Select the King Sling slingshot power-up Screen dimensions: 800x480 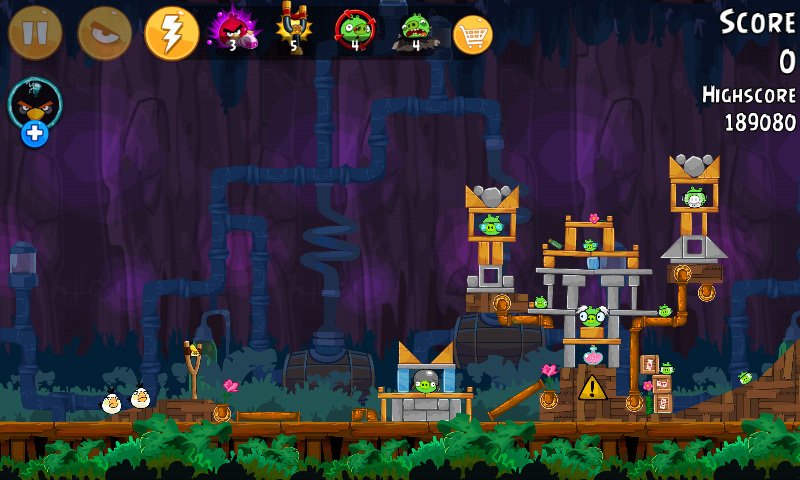coord(294,30)
